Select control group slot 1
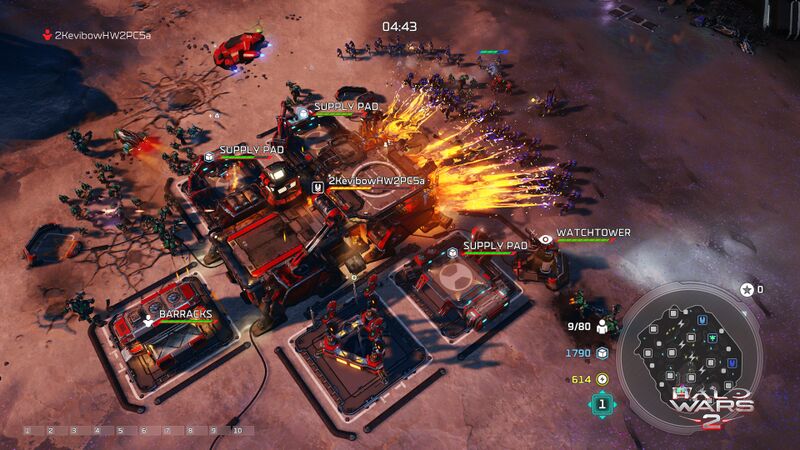The height and width of the screenshot is (450, 800). (x=28, y=431)
